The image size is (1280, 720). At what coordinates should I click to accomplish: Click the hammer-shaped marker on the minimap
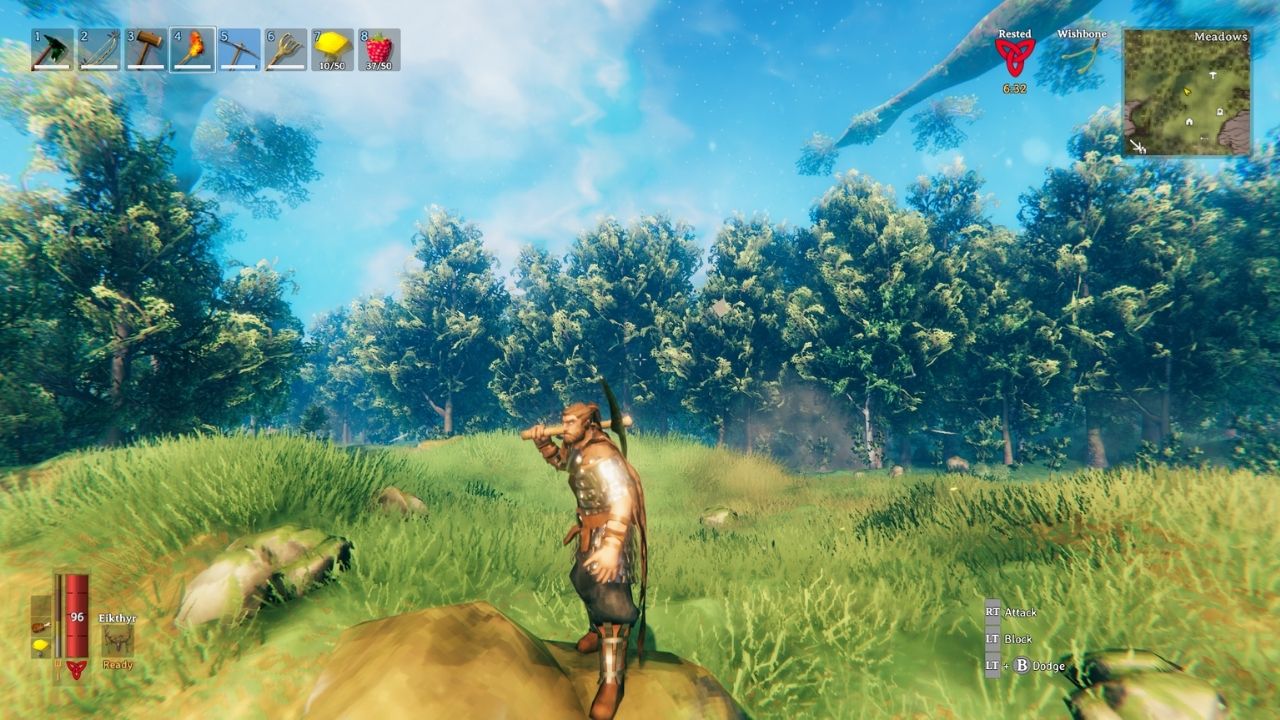click(x=1213, y=75)
